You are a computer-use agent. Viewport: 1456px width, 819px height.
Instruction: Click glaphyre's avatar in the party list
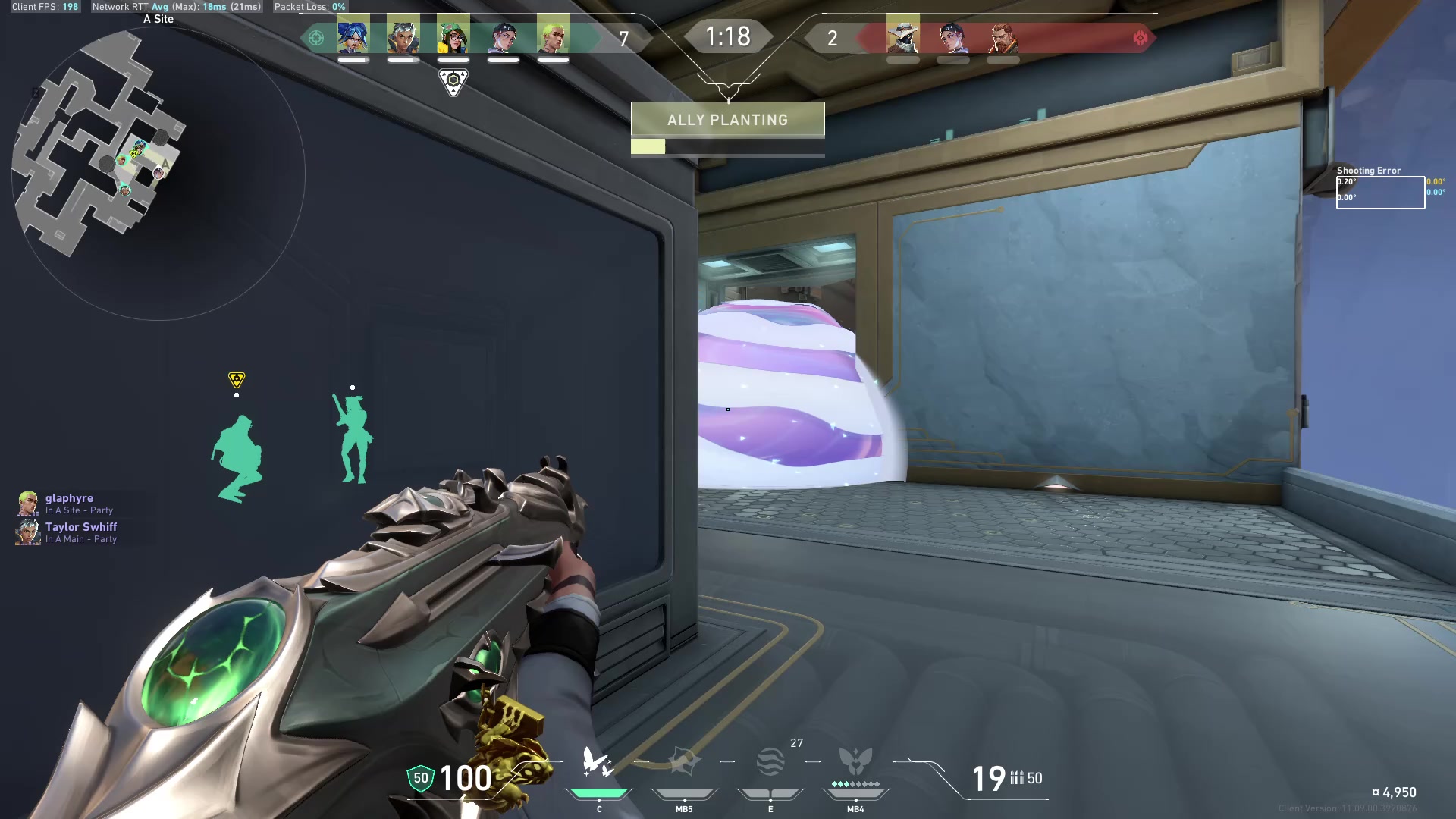(x=27, y=504)
